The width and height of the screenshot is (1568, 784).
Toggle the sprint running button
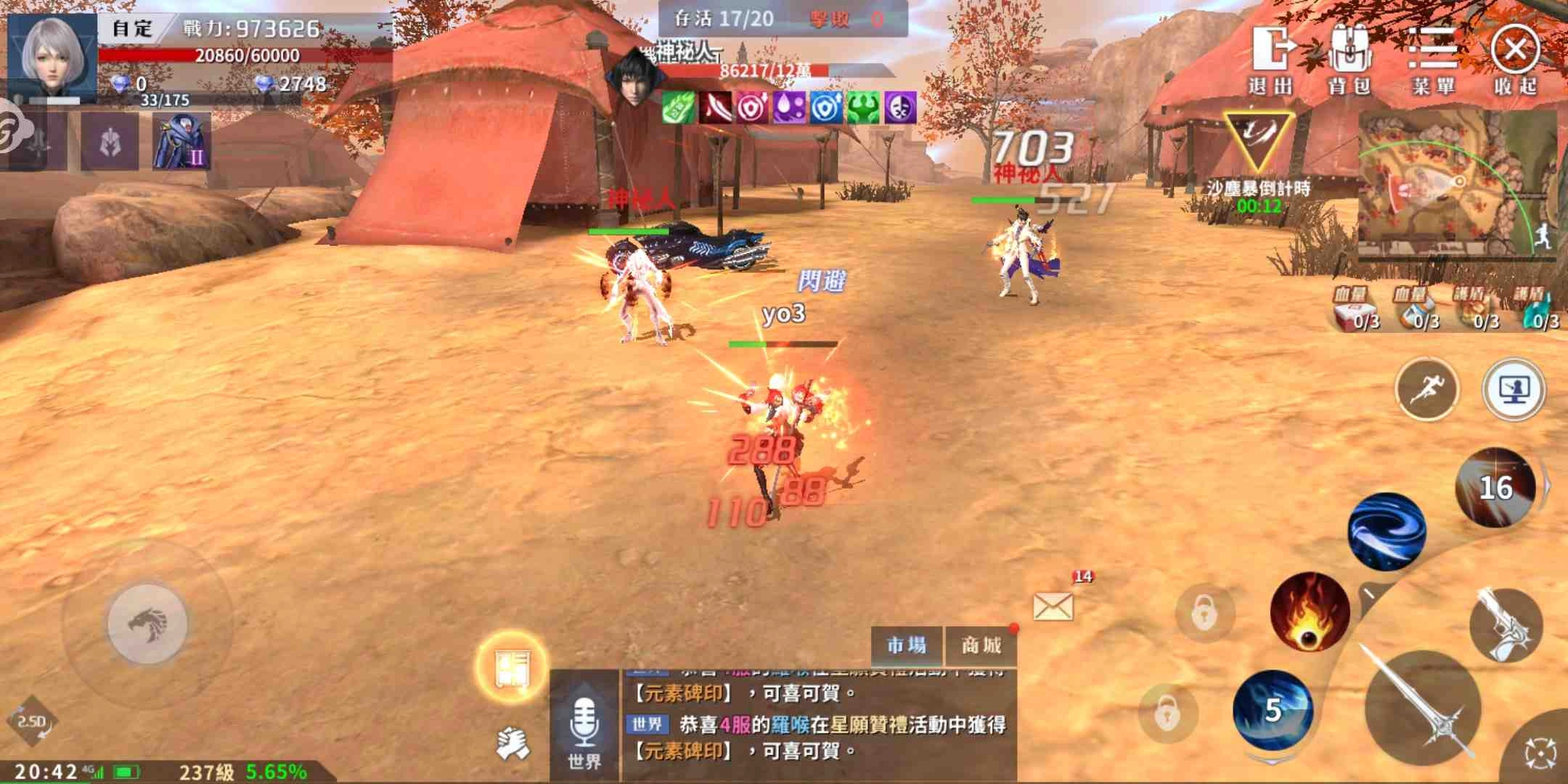[x=1426, y=388]
